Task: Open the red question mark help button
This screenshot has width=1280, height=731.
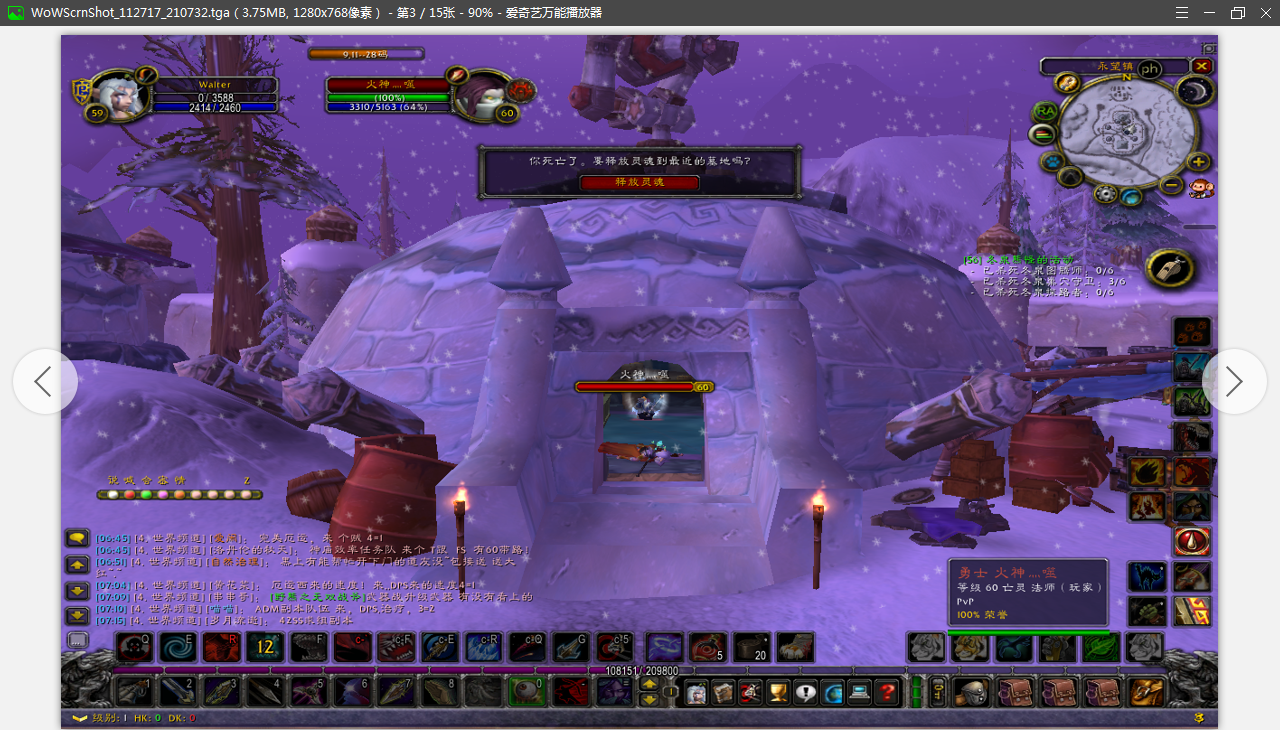Action: point(886,691)
